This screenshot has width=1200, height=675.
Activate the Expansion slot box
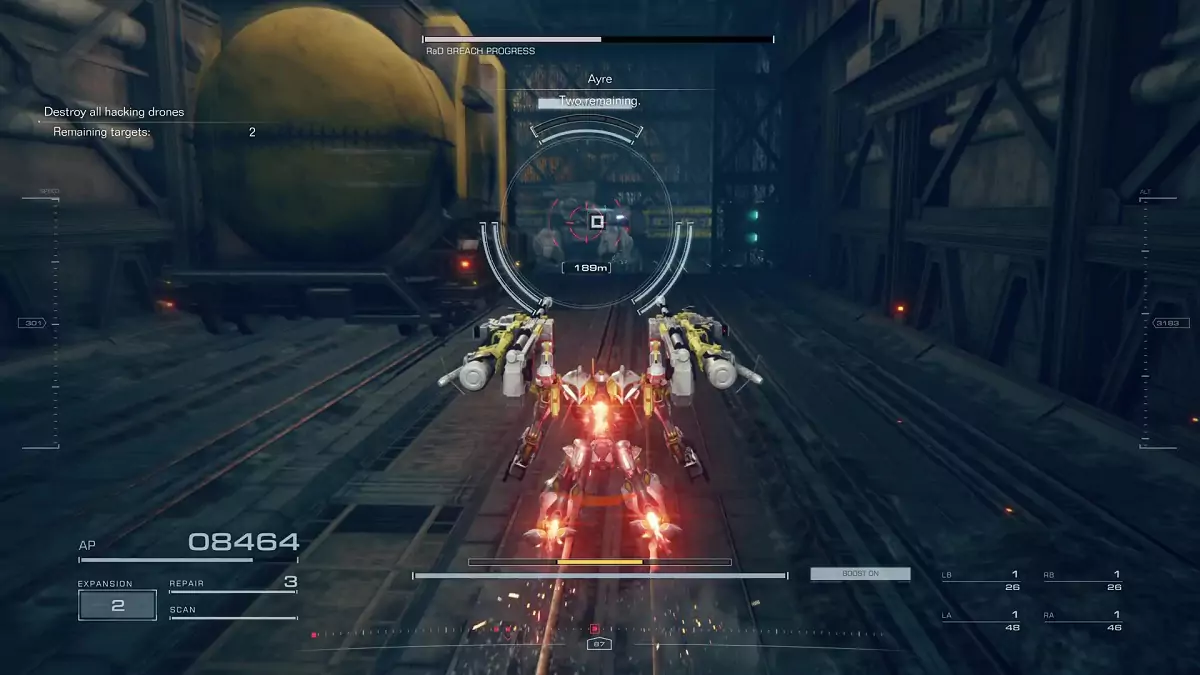coord(117,605)
